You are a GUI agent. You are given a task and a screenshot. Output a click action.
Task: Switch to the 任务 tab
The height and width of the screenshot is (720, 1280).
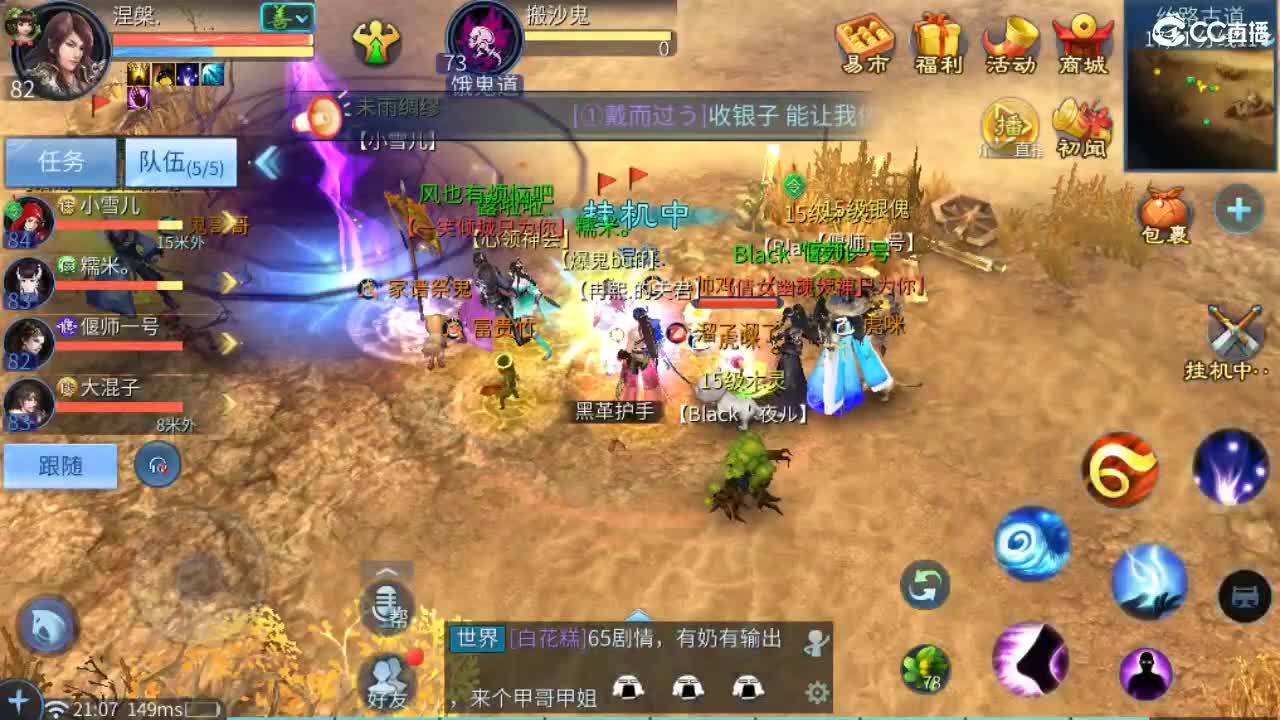pyautogui.click(x=60, y=162)
